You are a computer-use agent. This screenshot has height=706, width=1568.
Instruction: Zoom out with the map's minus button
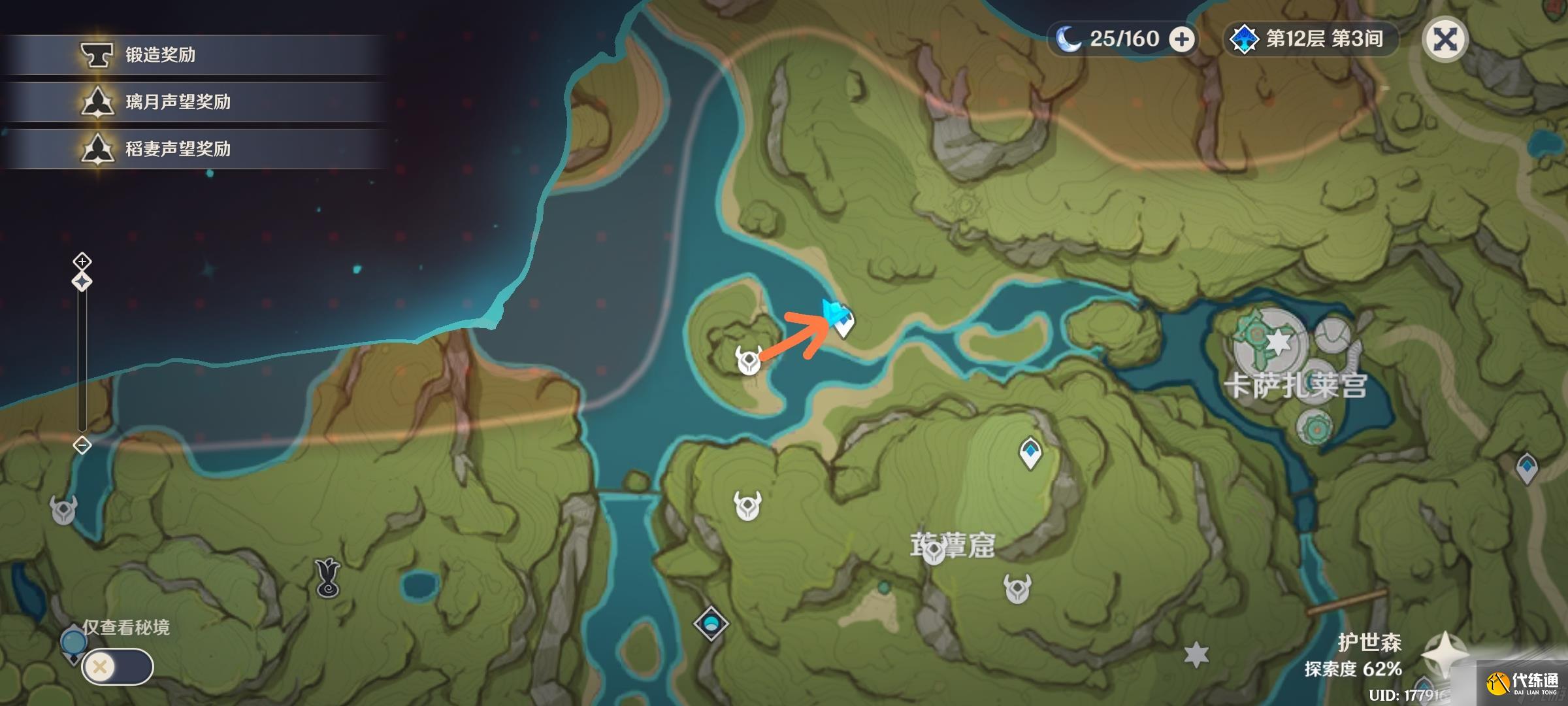82,446
